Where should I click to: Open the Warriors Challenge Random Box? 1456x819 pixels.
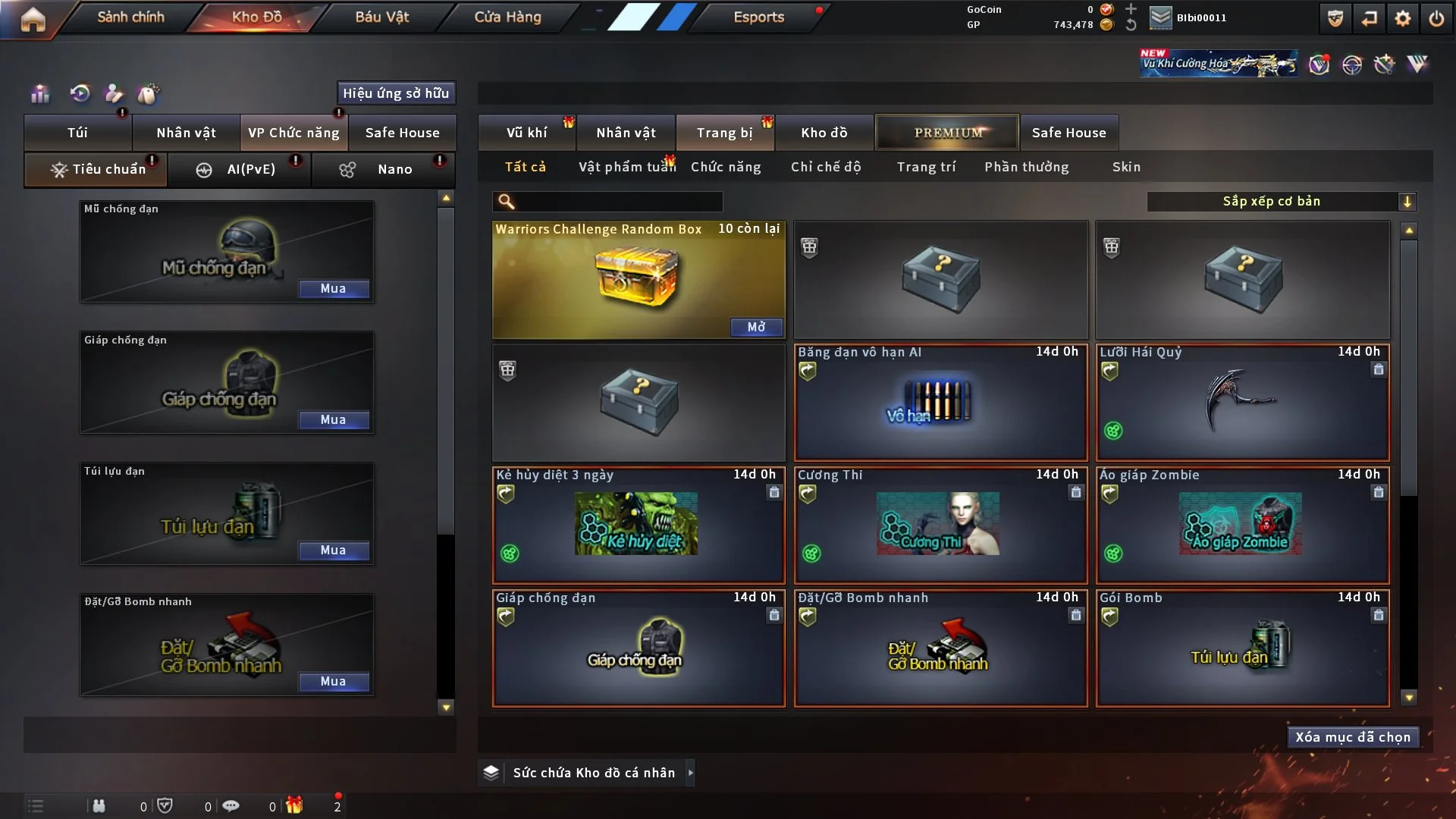point(756,327)
